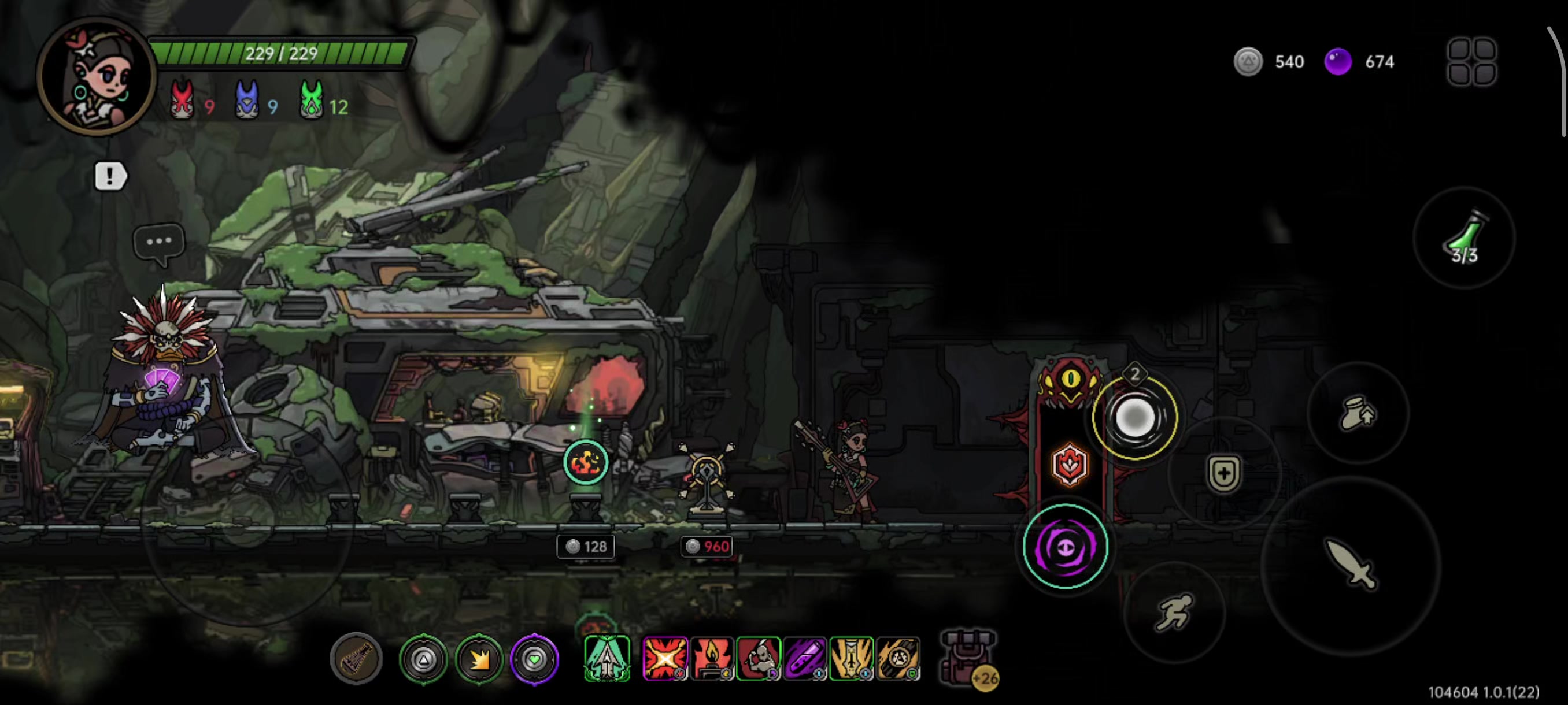
Task: Select the burning candle relic icon
Action: click(x=712, y=658)
